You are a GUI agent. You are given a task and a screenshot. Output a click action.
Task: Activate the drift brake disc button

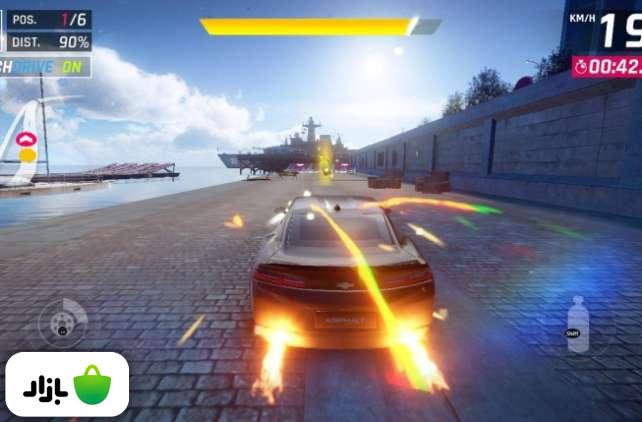[62, 323]
